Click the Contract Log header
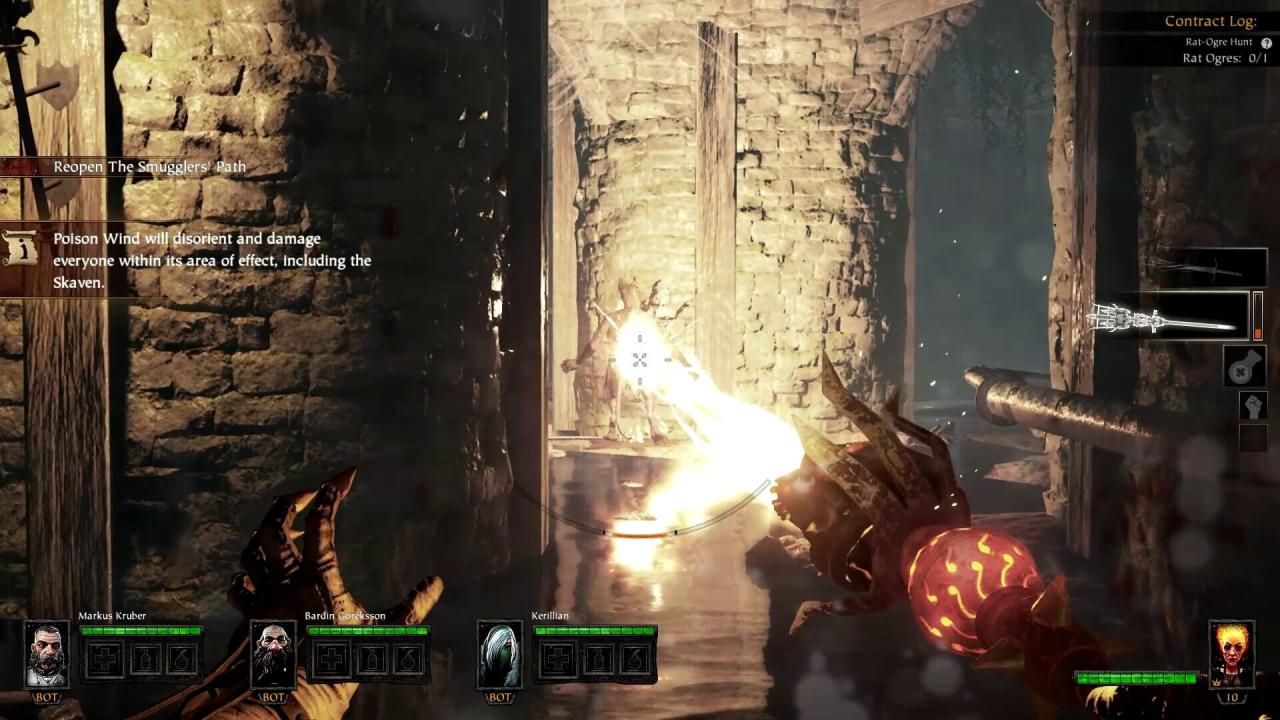Screen dimensions: 1280x720 [1210, 21]
